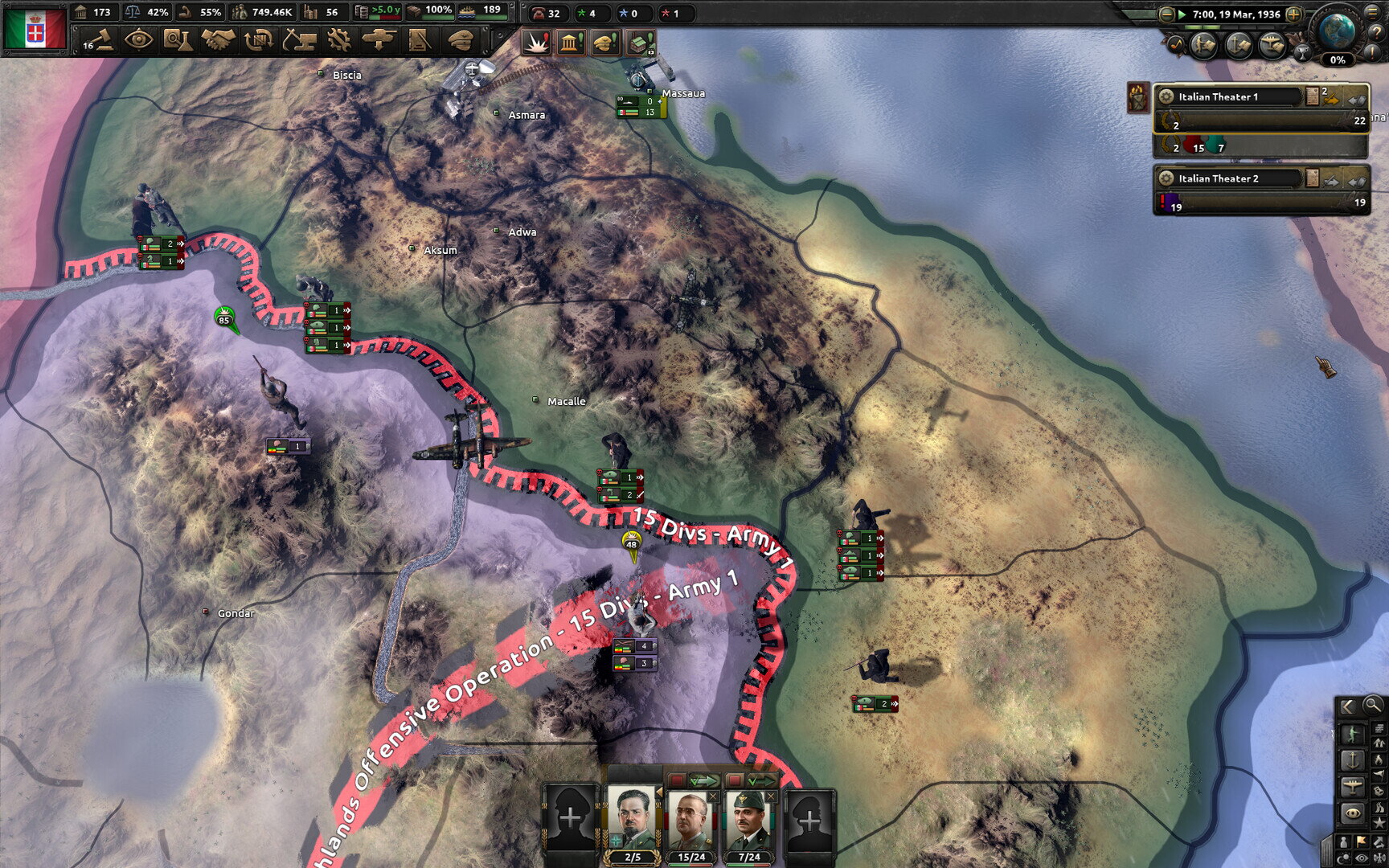Expand the 19-division army under Italian Theater 2

pos(1254,203)
